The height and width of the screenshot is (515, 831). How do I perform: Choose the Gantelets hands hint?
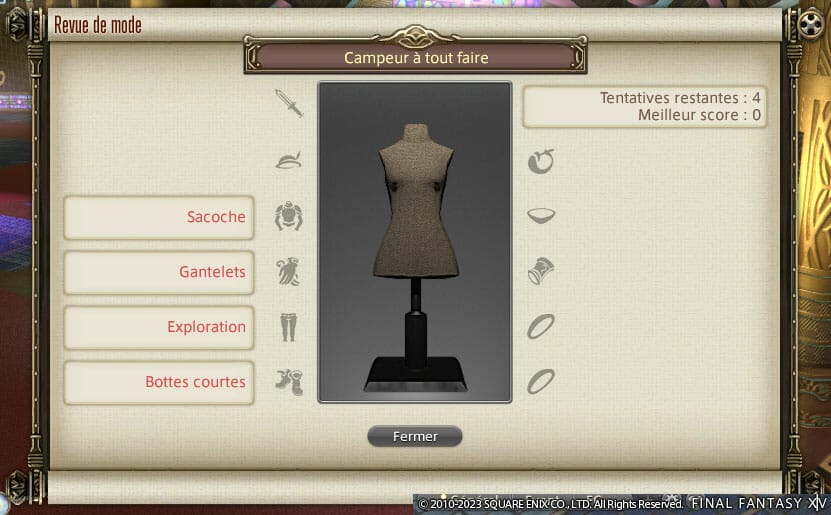coord(159,272)
